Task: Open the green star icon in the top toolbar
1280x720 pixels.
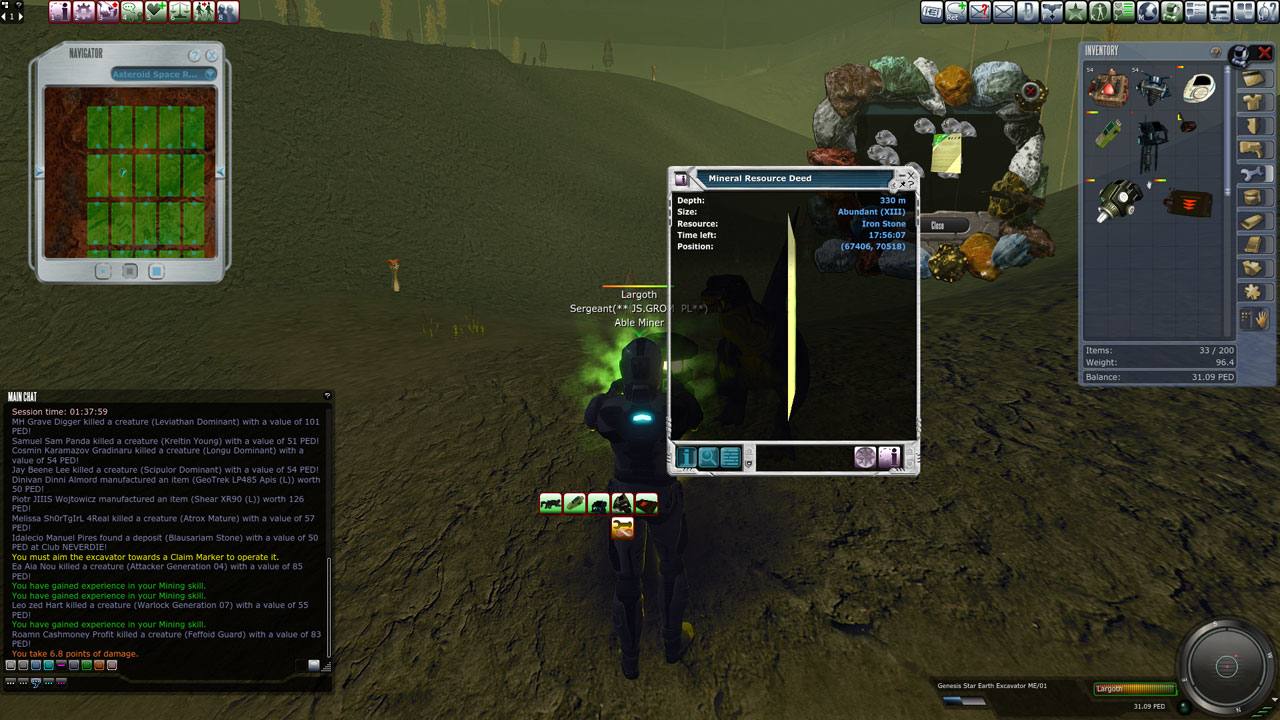Action: coord(1076,12)
